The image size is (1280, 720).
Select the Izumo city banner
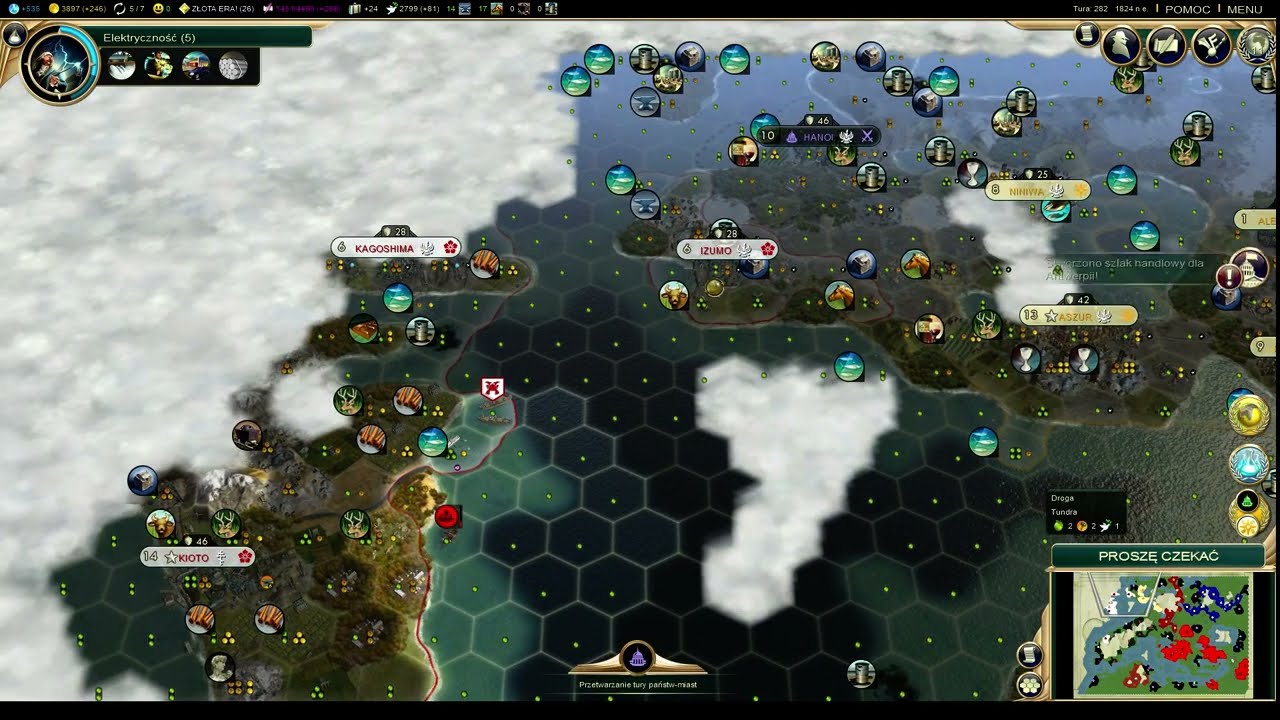pos(716,250)
